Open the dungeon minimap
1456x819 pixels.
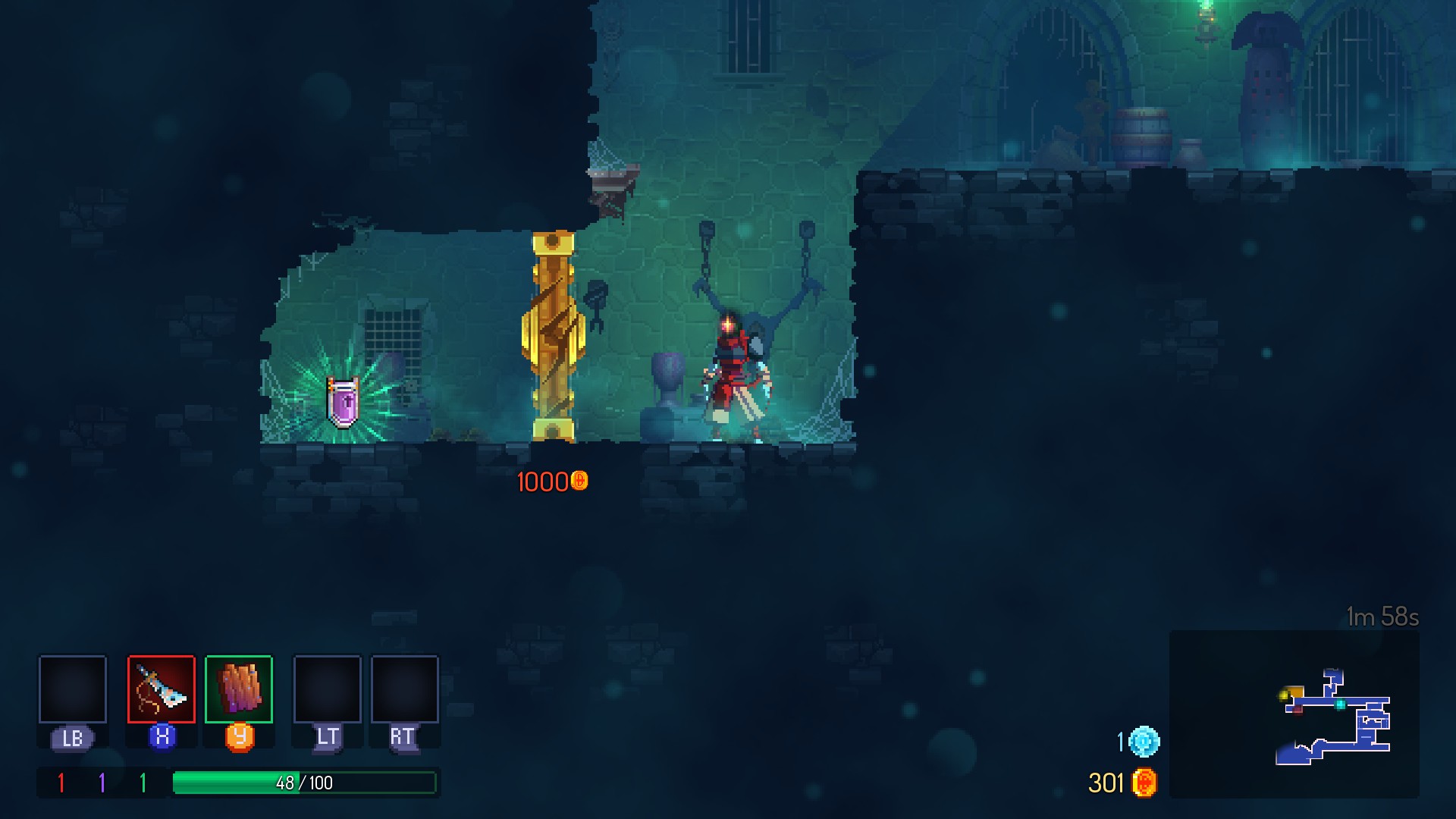(x=1294, y=714)
